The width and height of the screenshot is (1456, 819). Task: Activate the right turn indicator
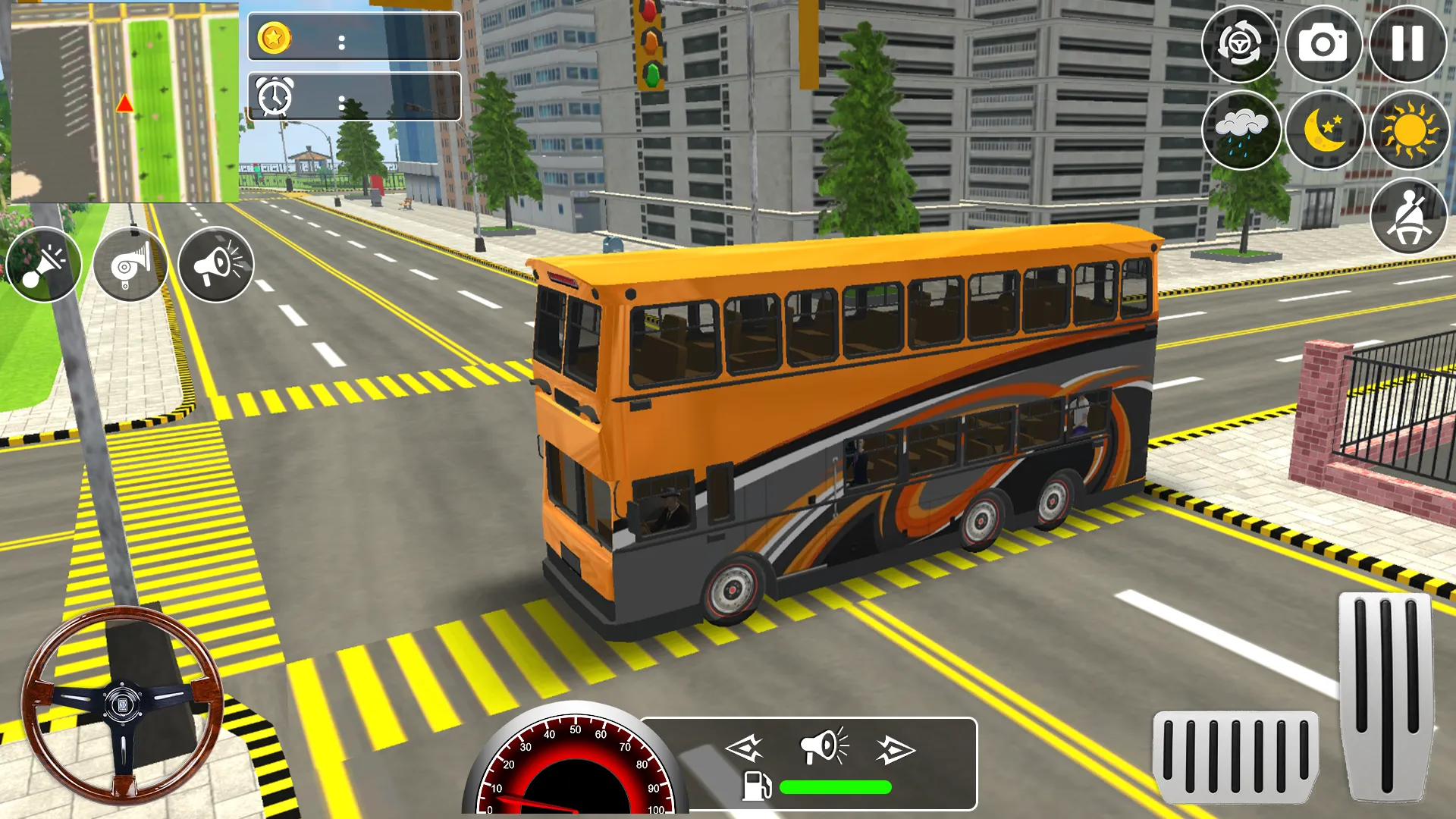click(x=896, y=749)
